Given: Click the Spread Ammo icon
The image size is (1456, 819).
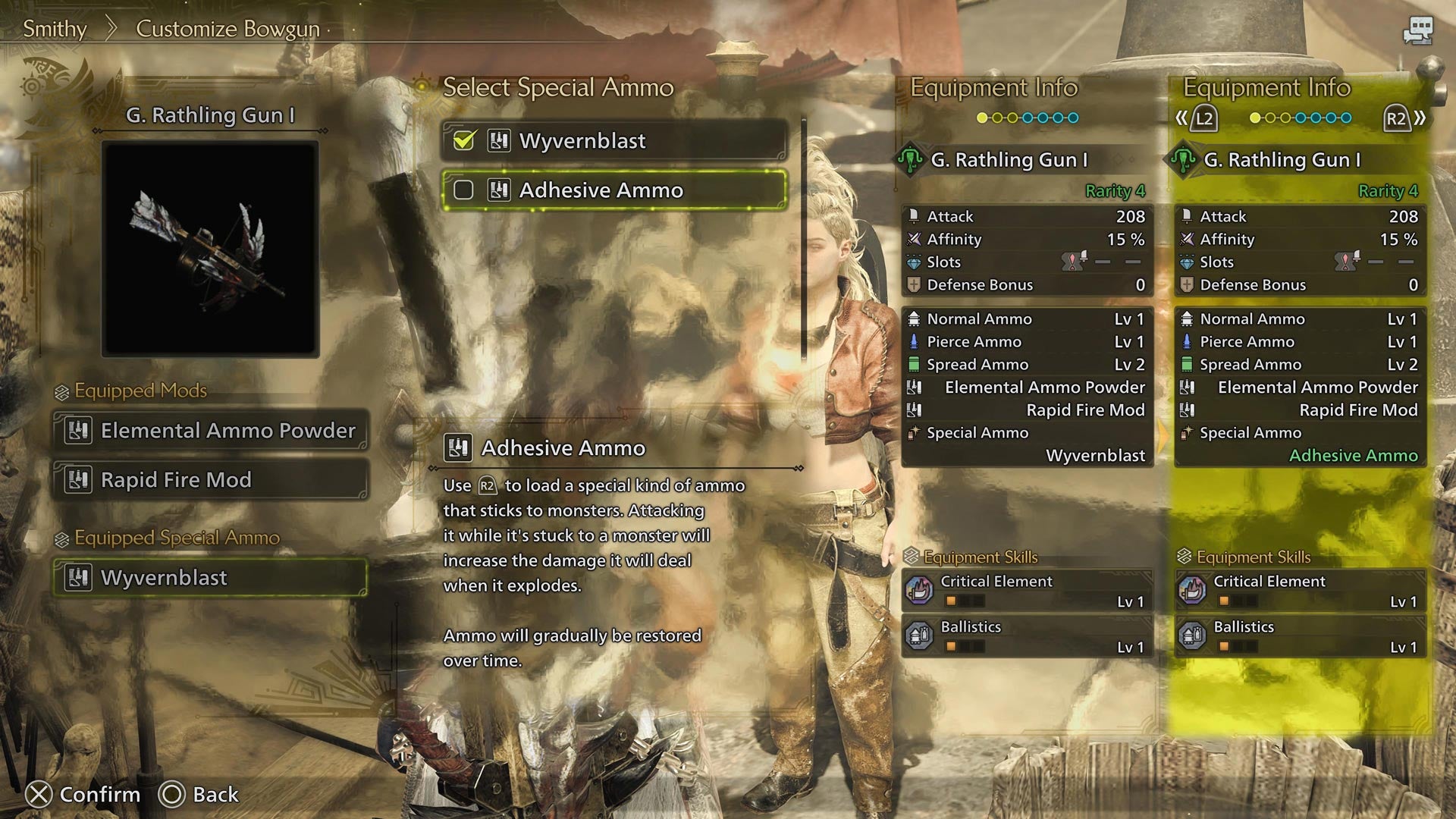Looking at the screenshot, I should tap(915, 364).
